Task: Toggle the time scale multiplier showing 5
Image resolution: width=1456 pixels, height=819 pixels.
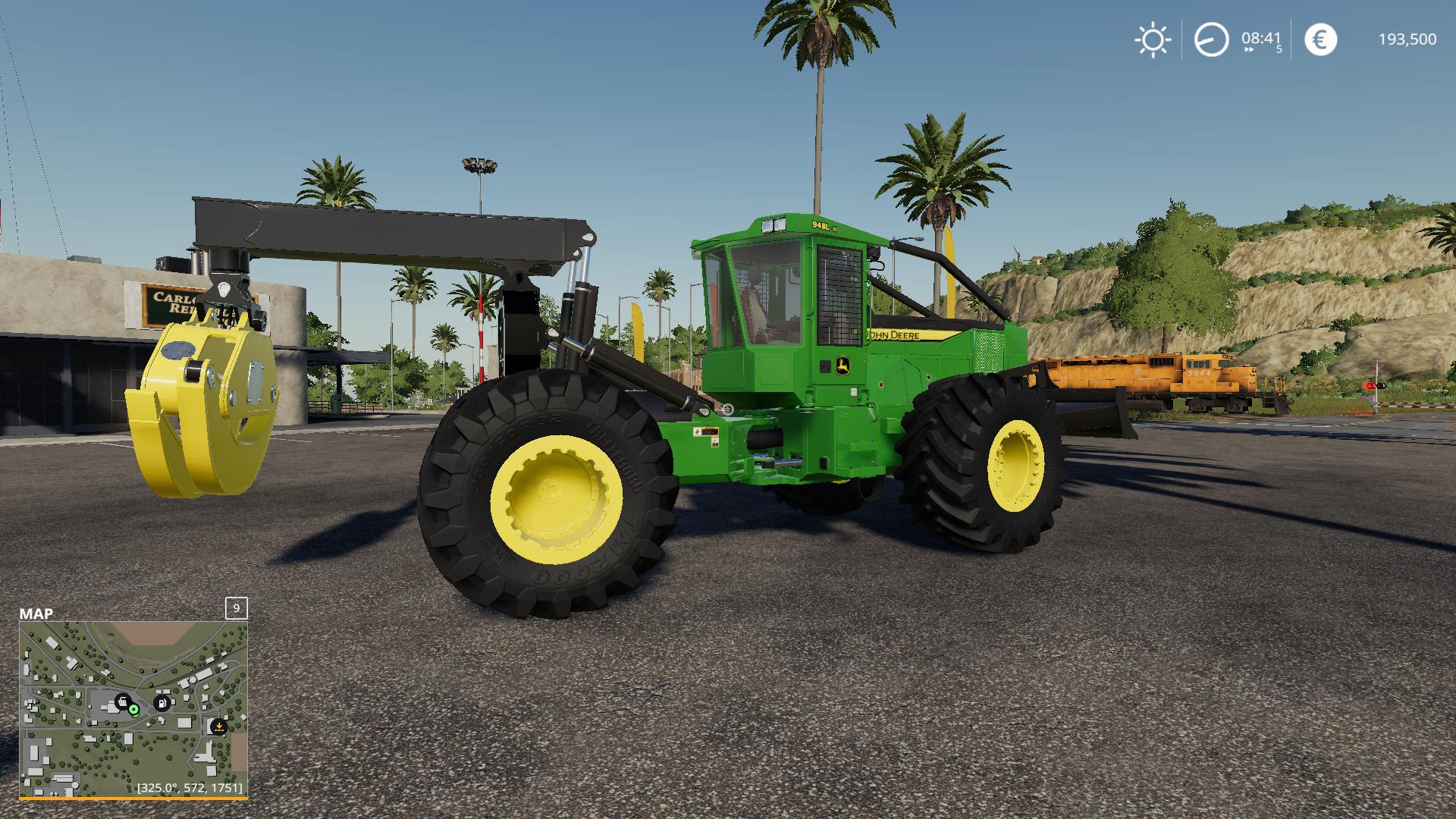Action: 1278,49
